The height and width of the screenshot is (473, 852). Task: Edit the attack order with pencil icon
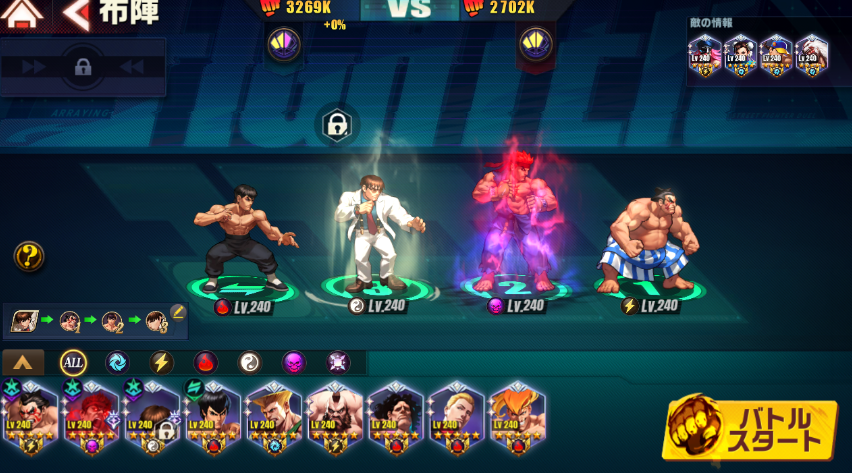pos(178,312)
